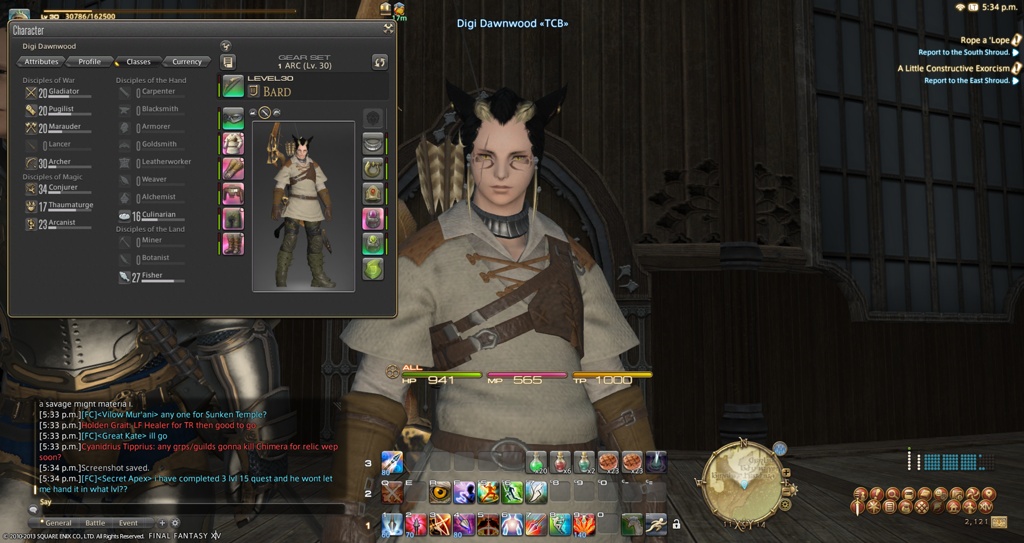This screenshot has width=1024, height=543.
Task: Show the Currency tab
Action: click(x=186, y=62)
